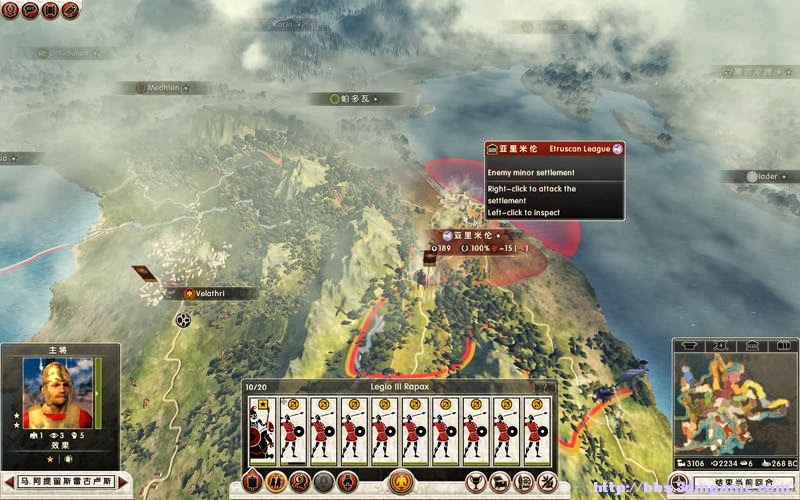
Task: Open the scroll-shaped records button
Action: point(50,10)
